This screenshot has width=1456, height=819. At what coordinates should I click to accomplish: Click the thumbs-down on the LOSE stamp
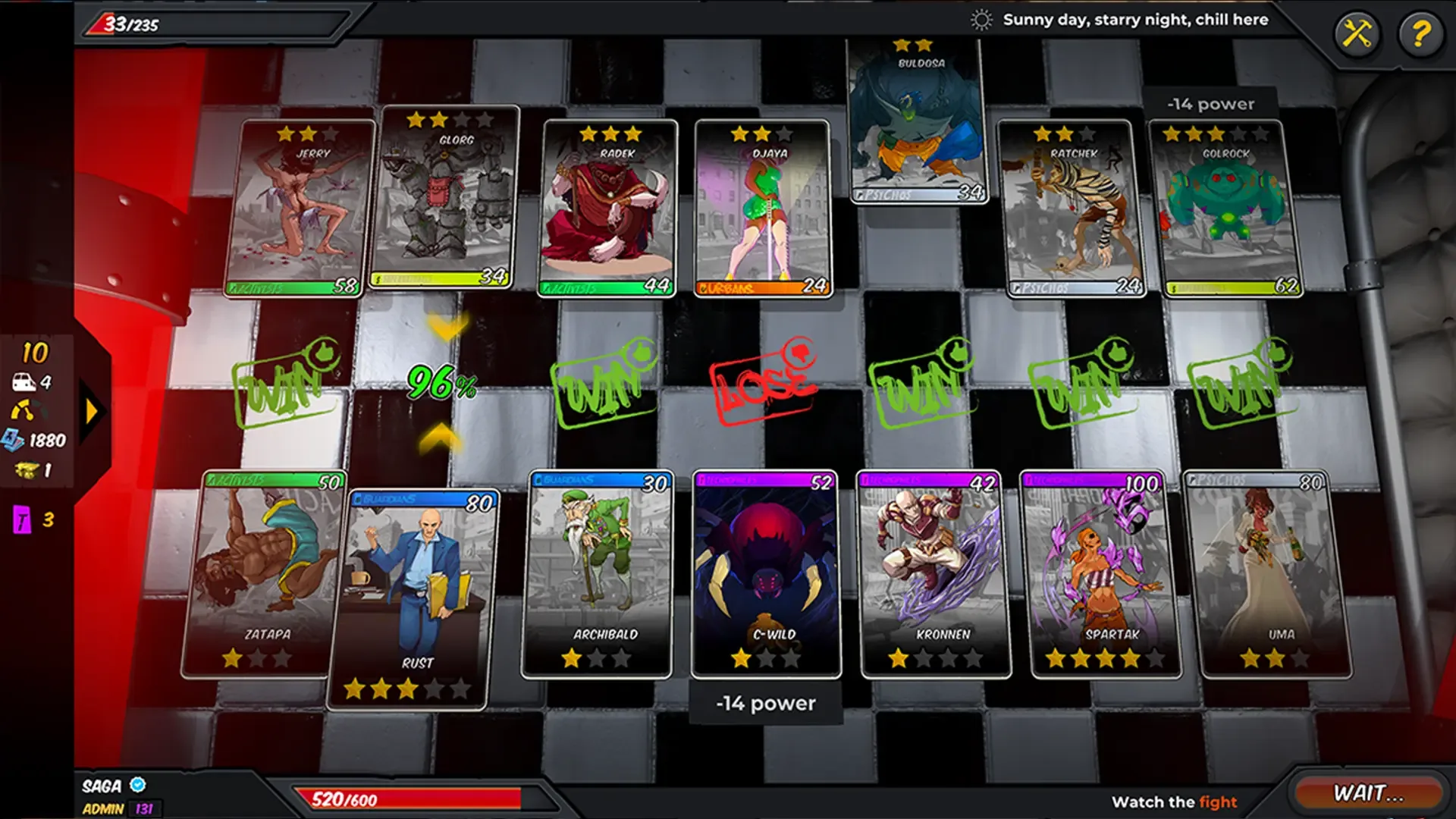coord(800,353)
